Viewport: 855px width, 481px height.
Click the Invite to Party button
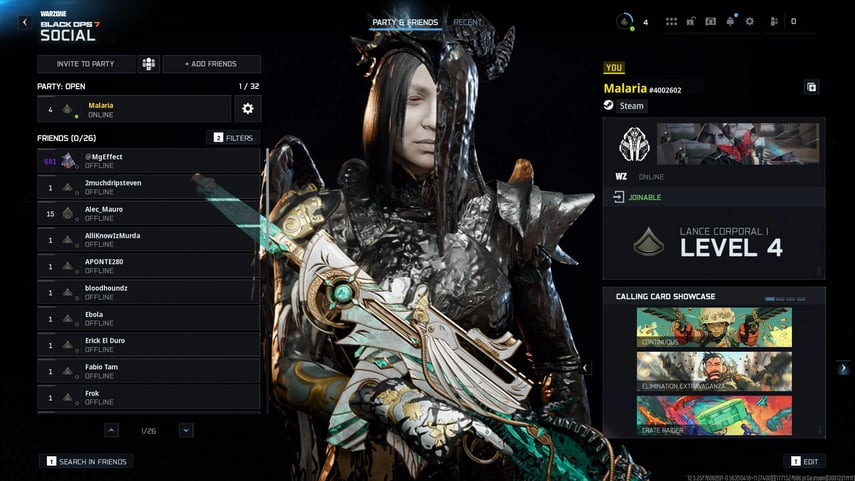85,64
